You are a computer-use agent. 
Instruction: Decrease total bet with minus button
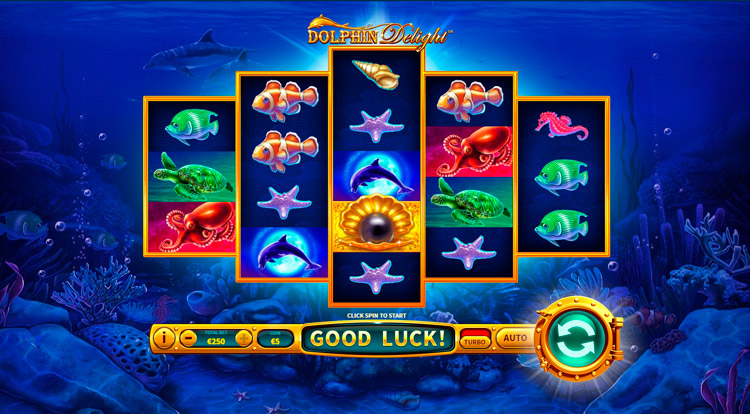coord(189,339)
